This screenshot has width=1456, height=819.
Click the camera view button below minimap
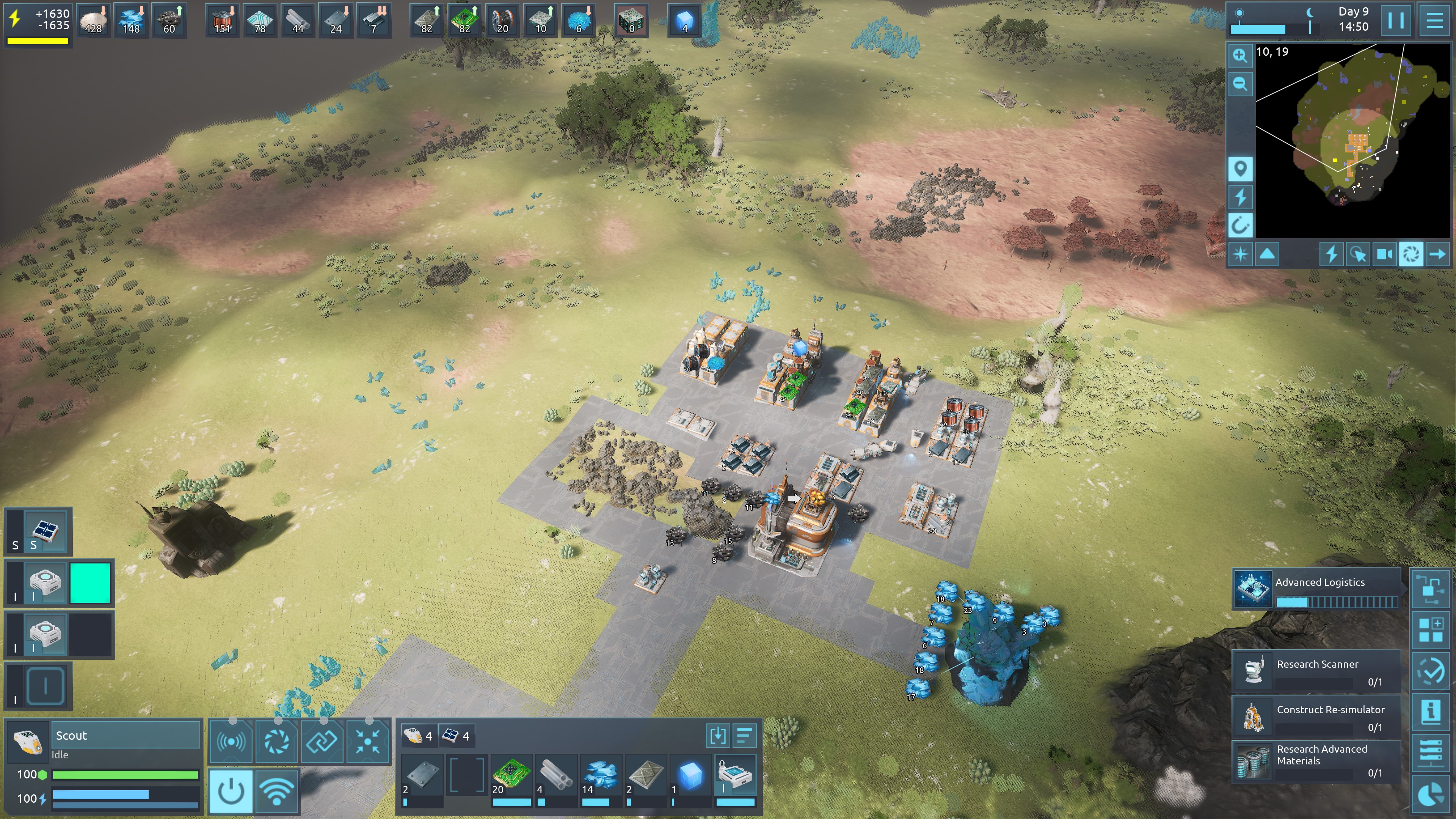(1384, 254)
